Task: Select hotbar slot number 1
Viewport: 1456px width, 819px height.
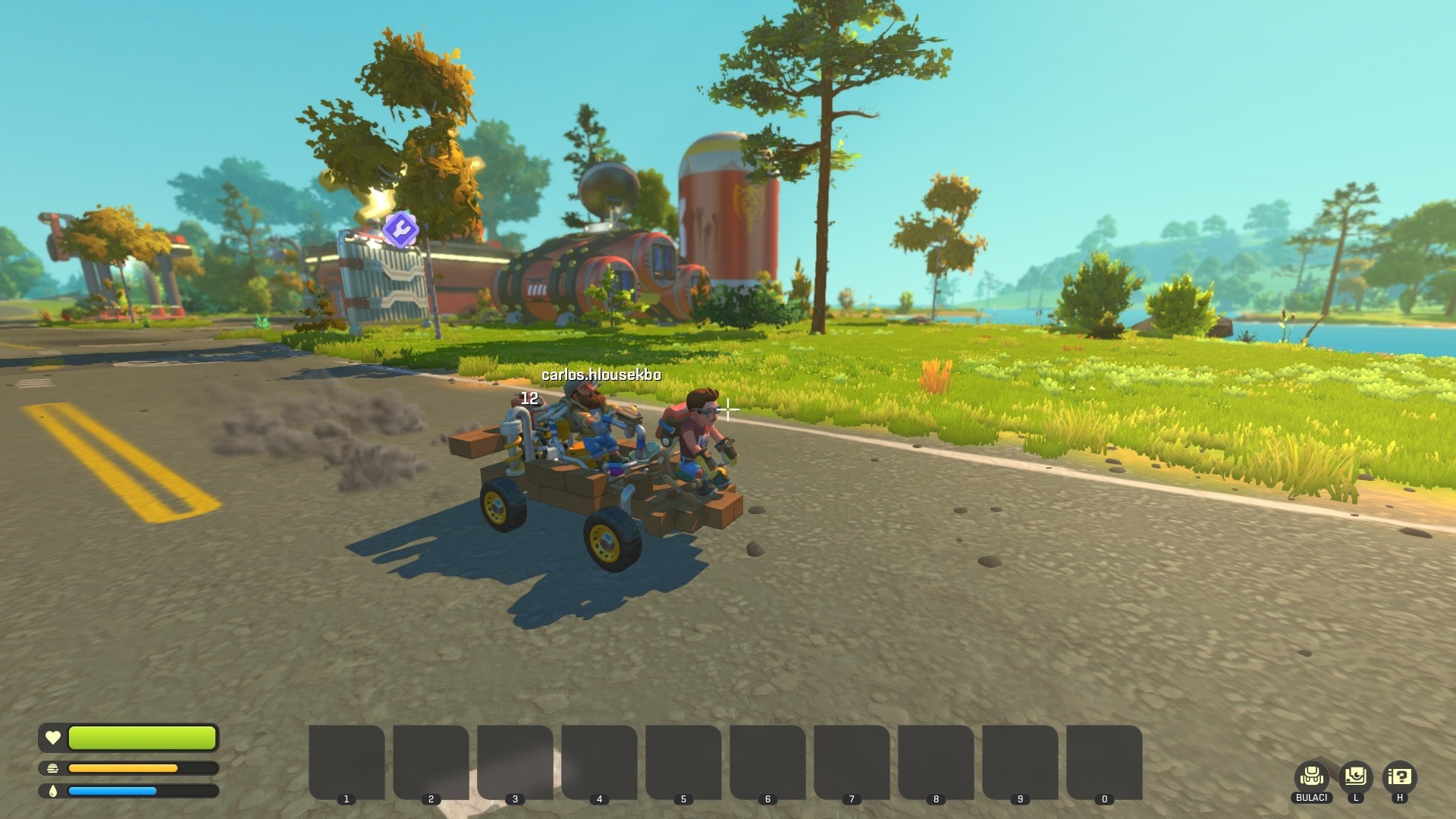Action: point(347,761)
